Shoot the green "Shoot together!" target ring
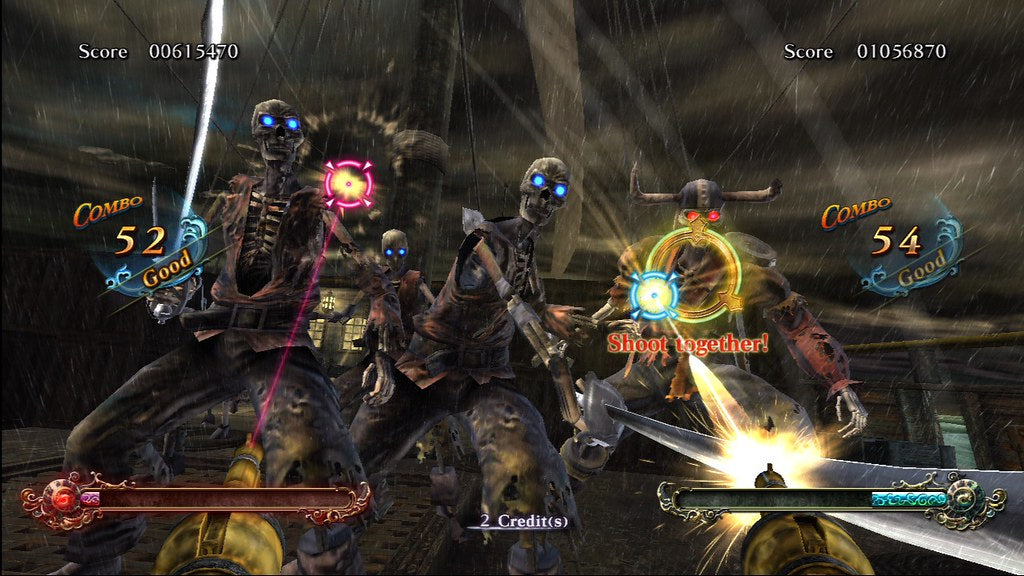 coord(693,273)
